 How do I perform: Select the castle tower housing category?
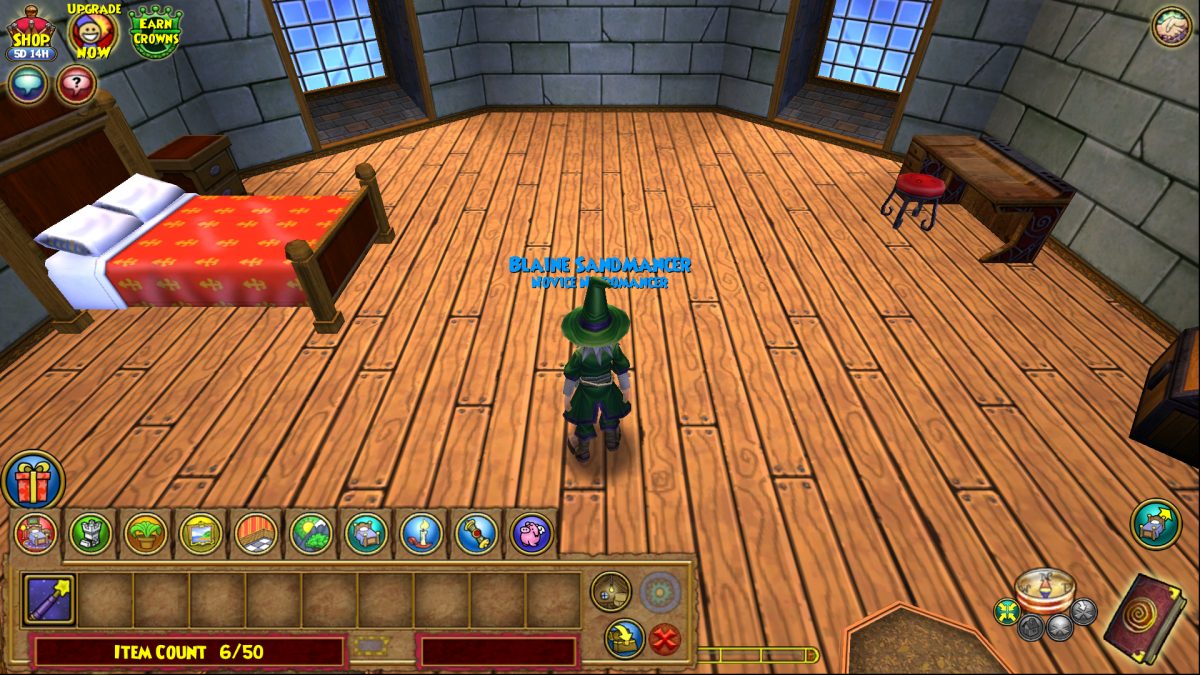pyautogui.click(x=91, y=533)
